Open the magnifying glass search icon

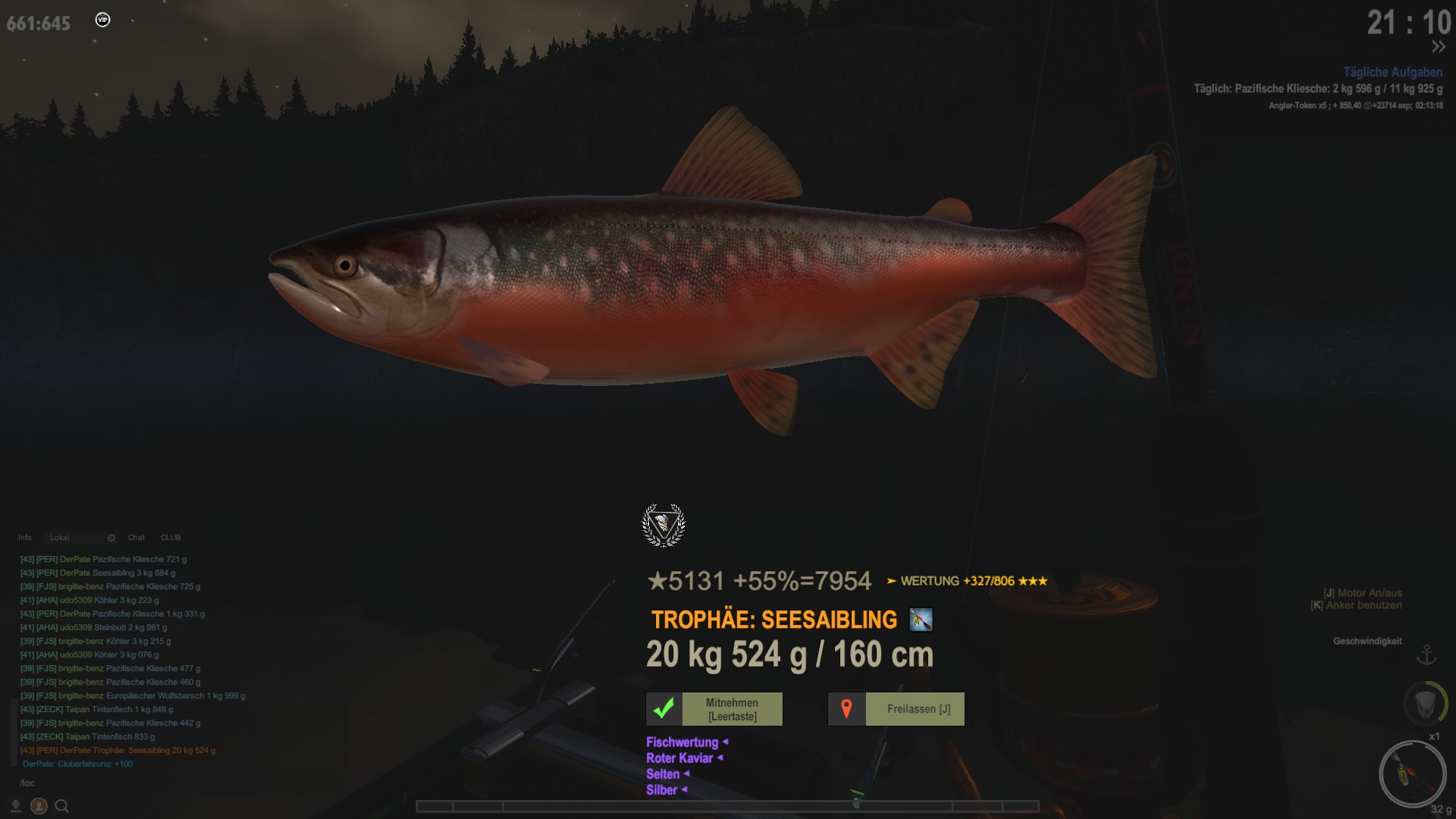click(62, 806)
